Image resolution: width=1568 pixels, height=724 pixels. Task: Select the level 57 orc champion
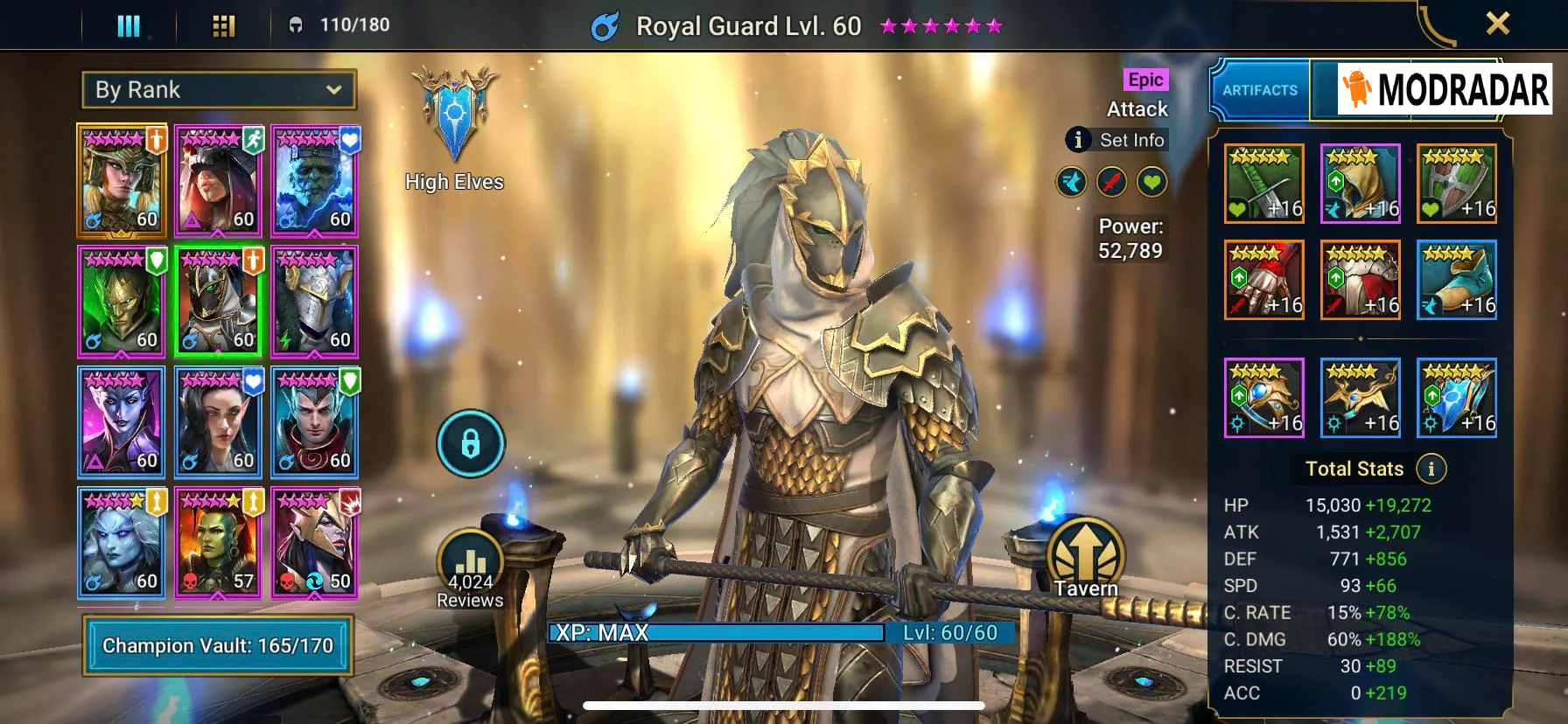point(219,543)
